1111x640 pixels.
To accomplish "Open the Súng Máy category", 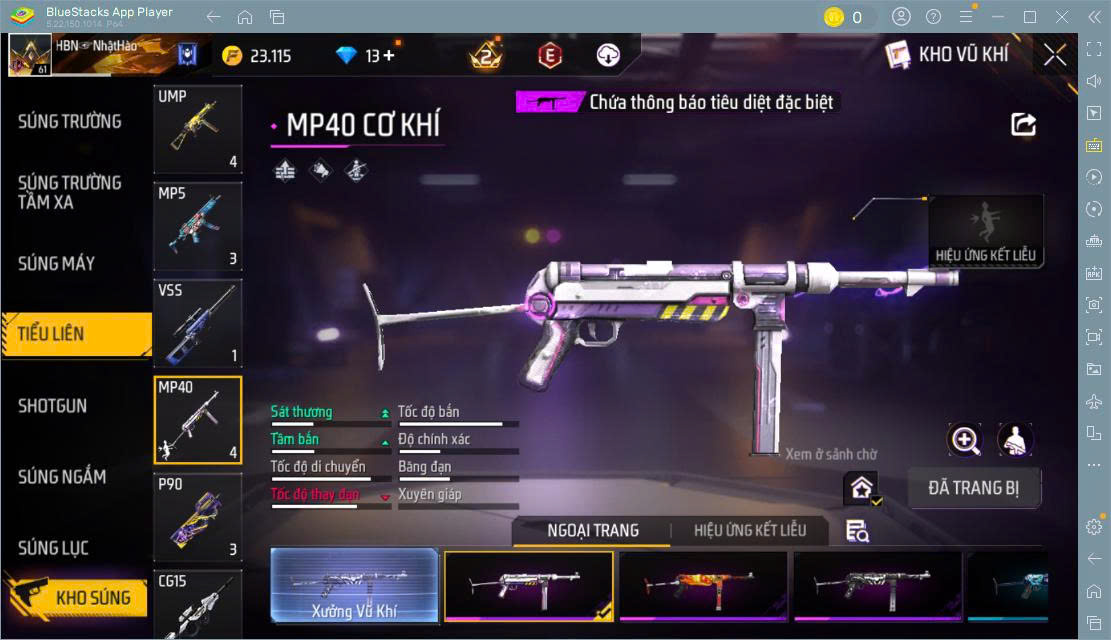I will pyautogui.click(x=57, y=264).
